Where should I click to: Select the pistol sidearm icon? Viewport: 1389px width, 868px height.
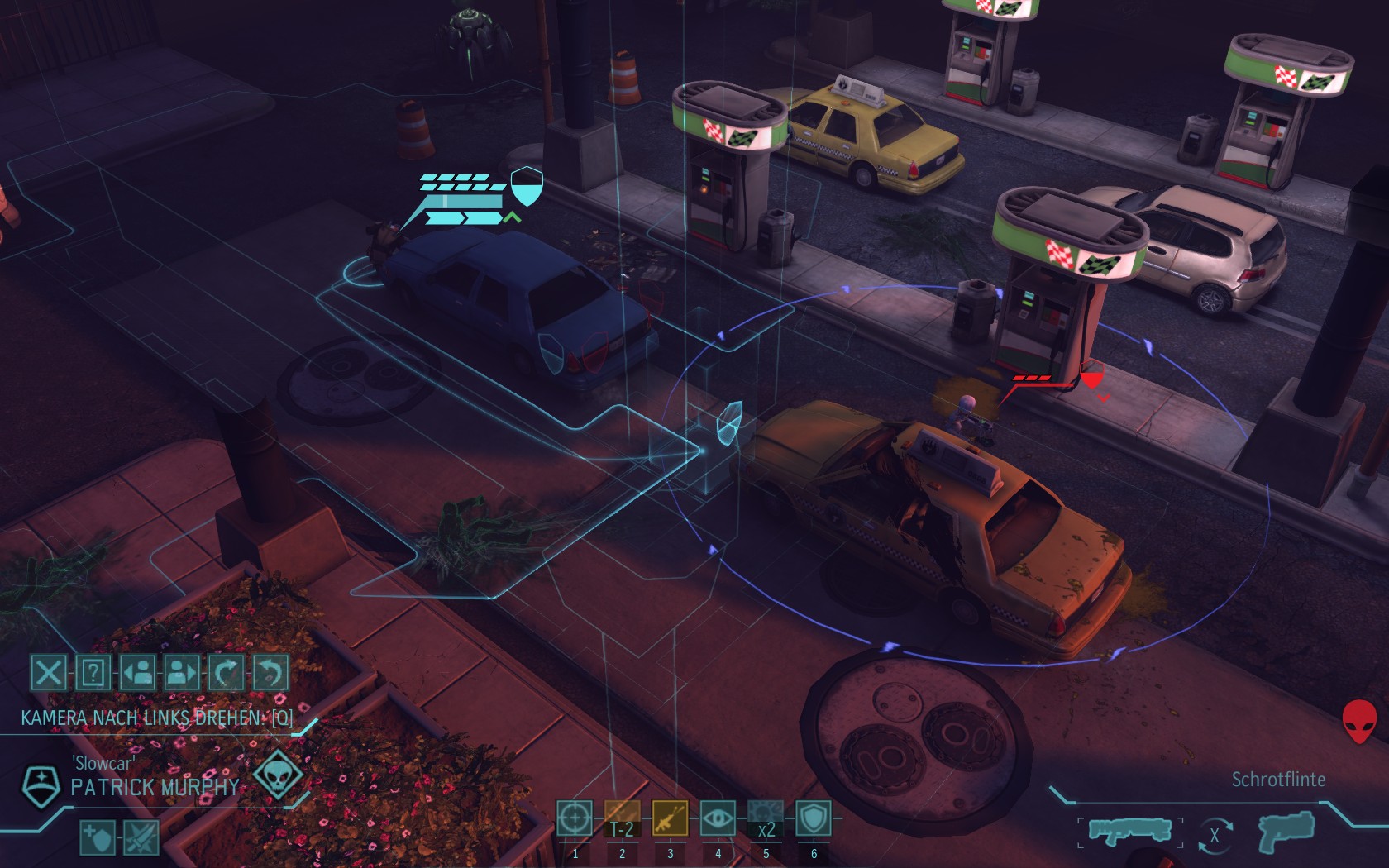point(1286,831)
